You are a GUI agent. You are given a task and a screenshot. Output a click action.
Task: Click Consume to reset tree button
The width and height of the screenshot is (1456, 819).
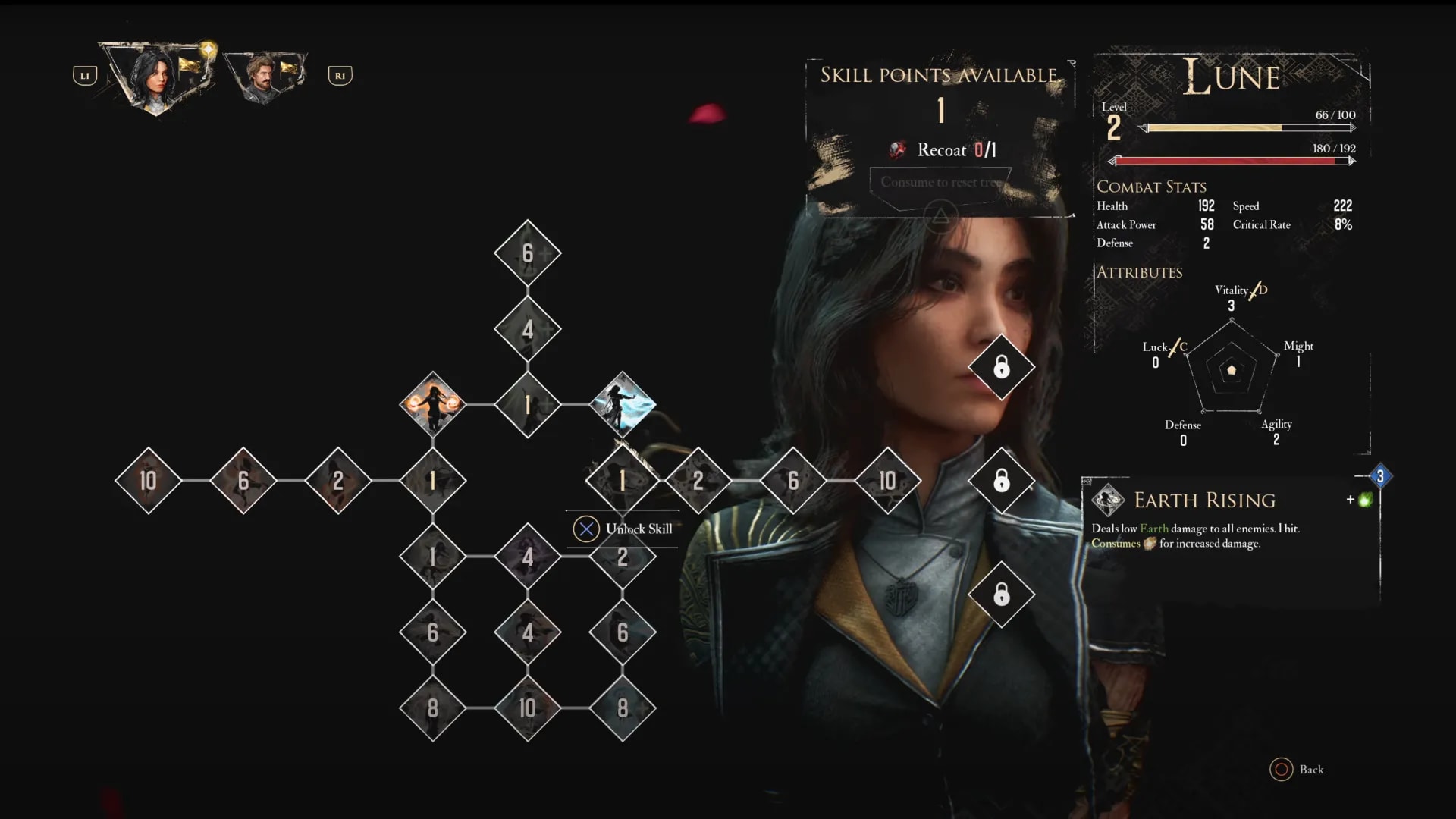(940, 183)
